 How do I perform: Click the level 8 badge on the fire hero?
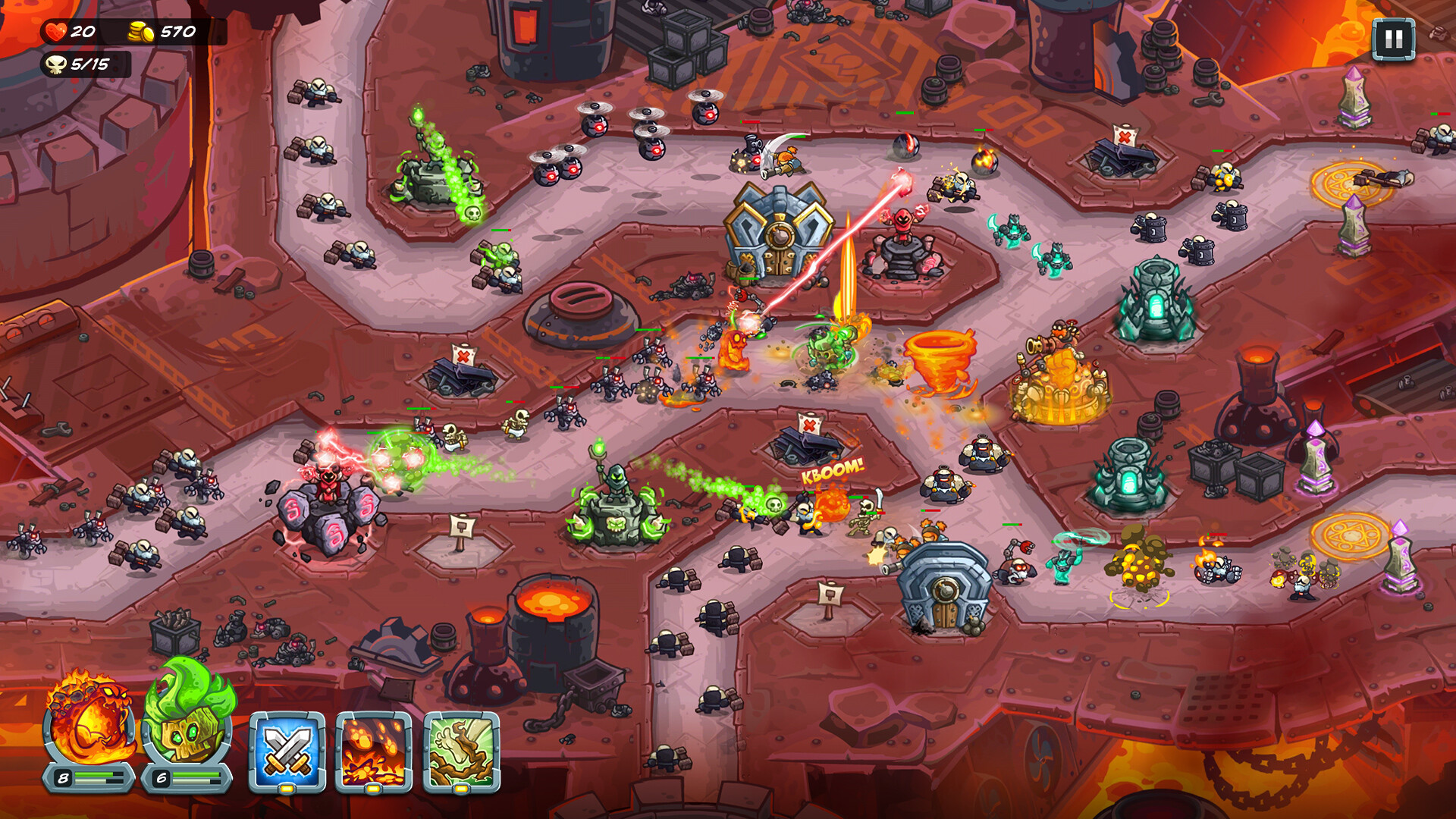[62, 777]
